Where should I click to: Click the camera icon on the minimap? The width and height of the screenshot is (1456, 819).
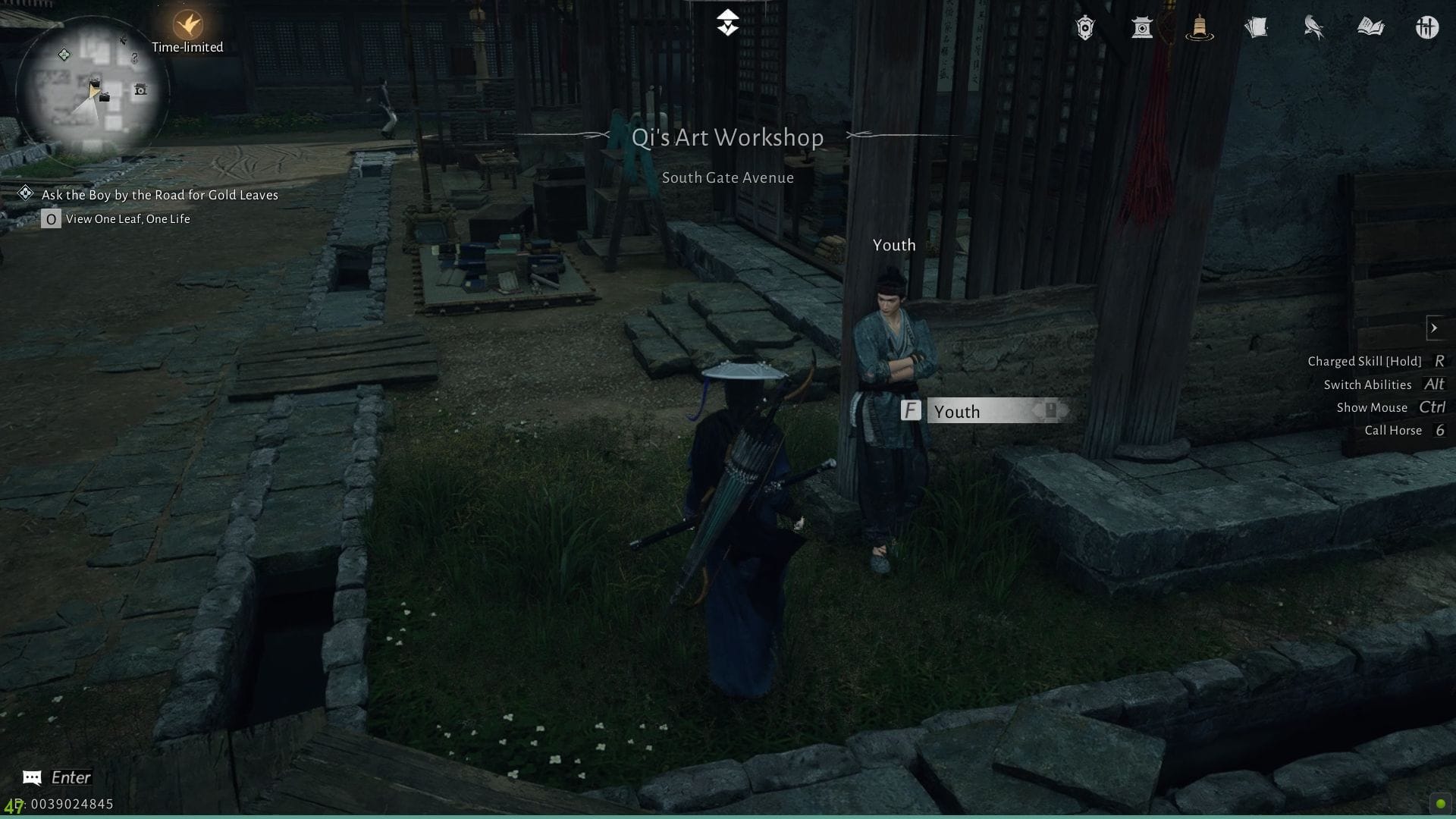[140, 89]
